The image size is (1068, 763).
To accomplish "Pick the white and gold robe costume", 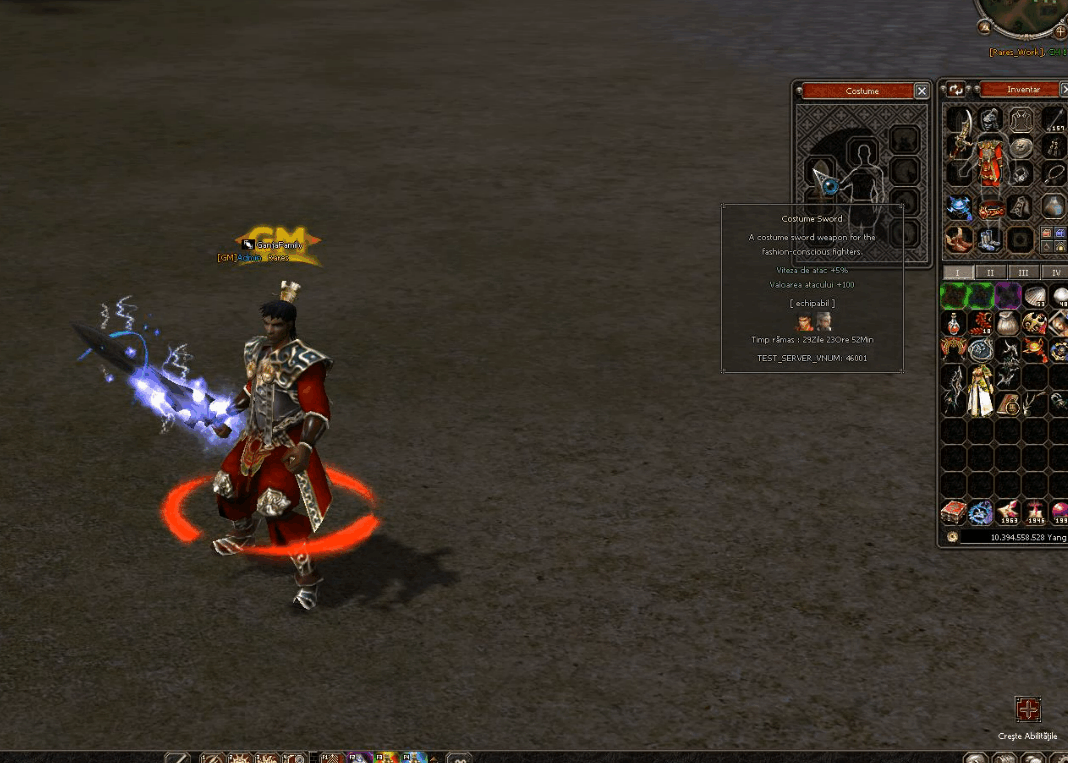I will 980,388.
